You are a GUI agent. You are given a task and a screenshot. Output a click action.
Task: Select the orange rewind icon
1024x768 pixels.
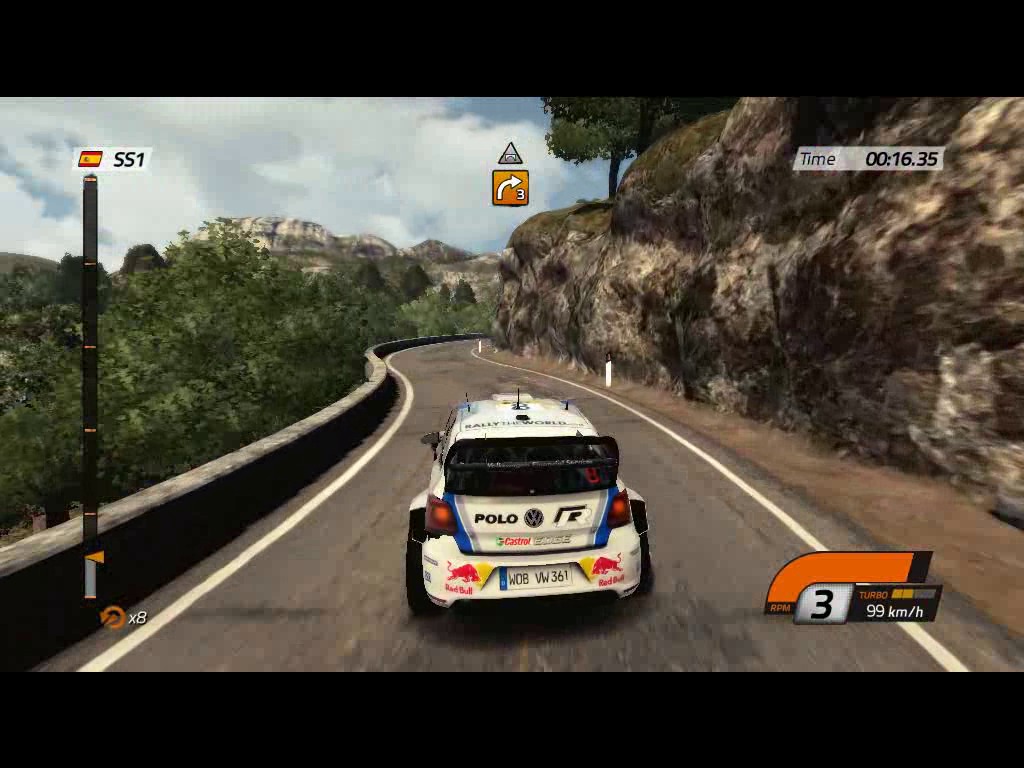[113, 617]
